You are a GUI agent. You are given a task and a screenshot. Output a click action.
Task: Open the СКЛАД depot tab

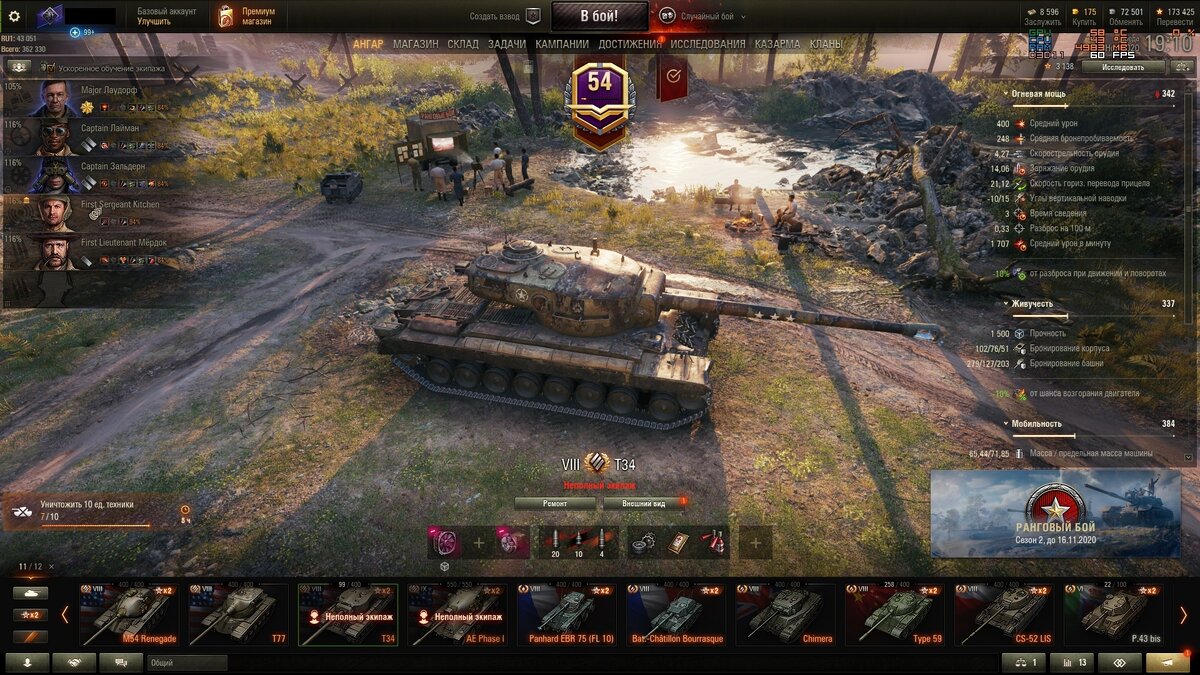[x=463, y=44]
